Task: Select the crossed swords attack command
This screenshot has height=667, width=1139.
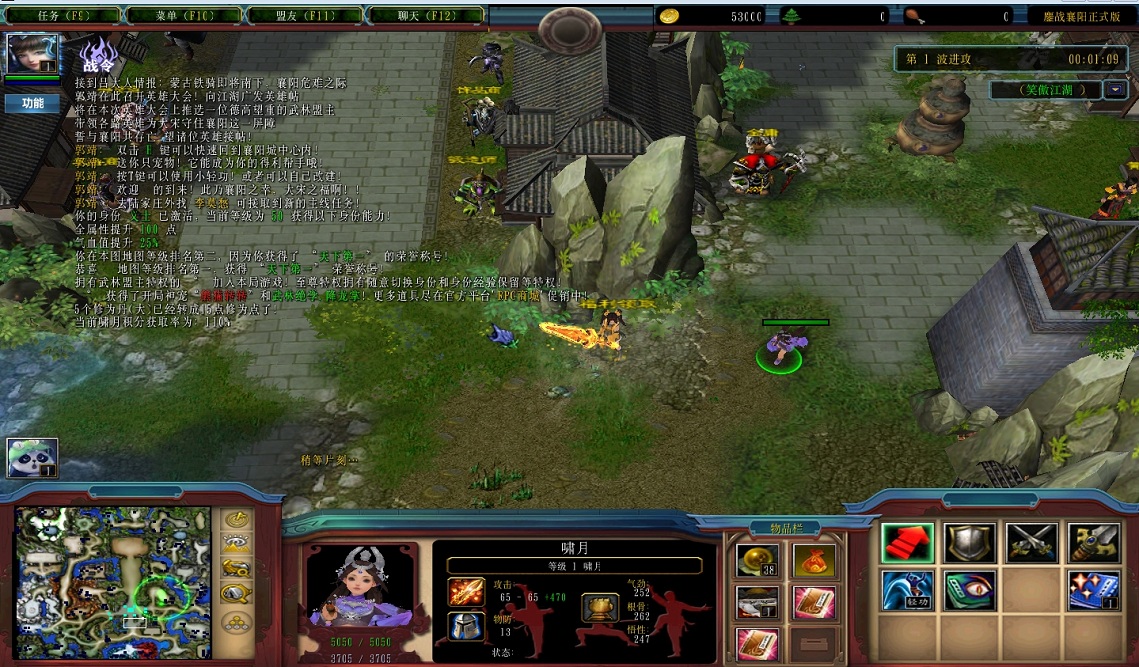Action: [1031, 543]
